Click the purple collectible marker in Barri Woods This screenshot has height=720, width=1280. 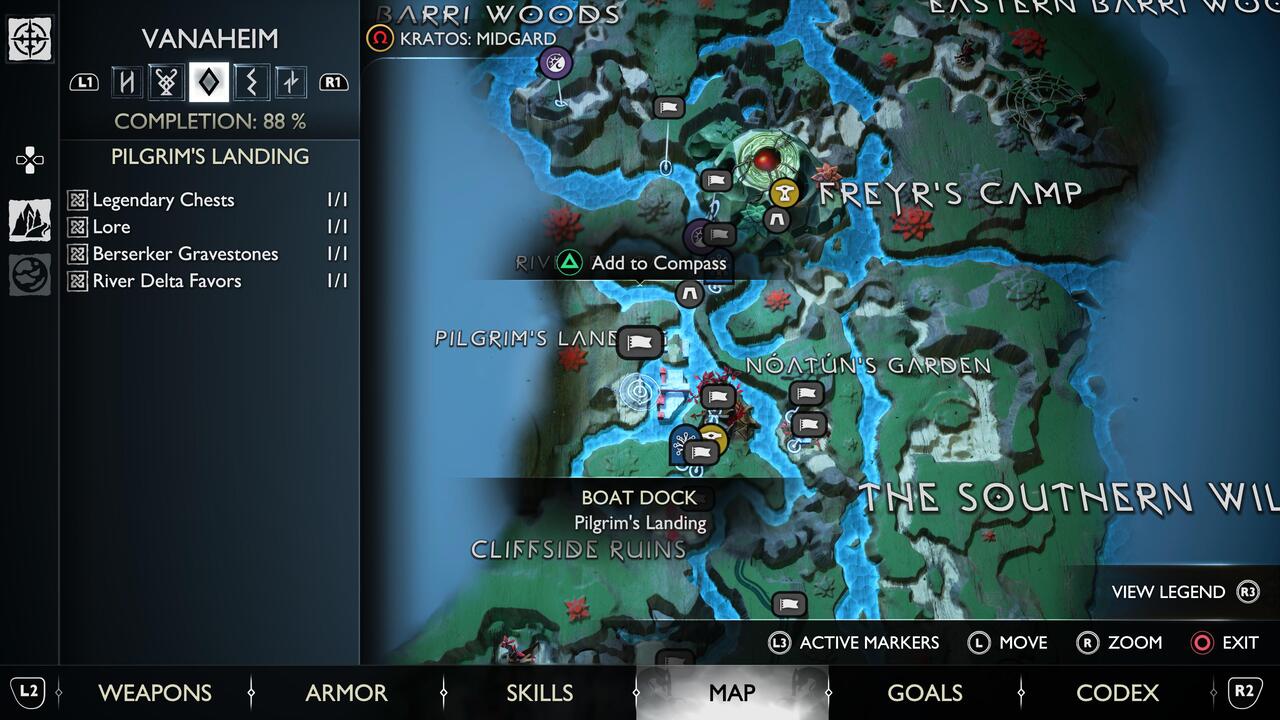(x=553, y=63)
